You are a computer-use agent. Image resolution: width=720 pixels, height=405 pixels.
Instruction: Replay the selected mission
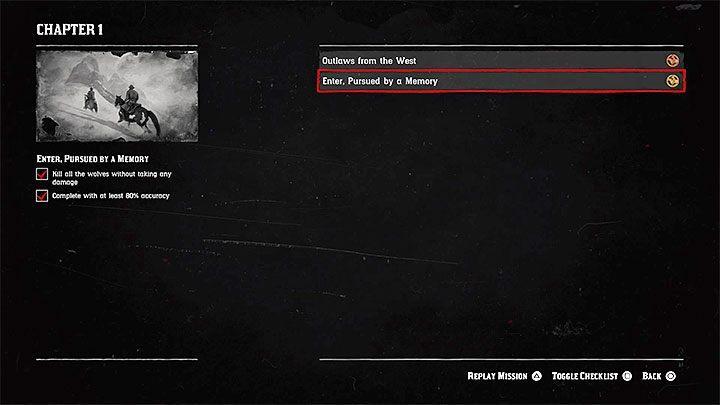pyautogui.click(x=504, y=376)
